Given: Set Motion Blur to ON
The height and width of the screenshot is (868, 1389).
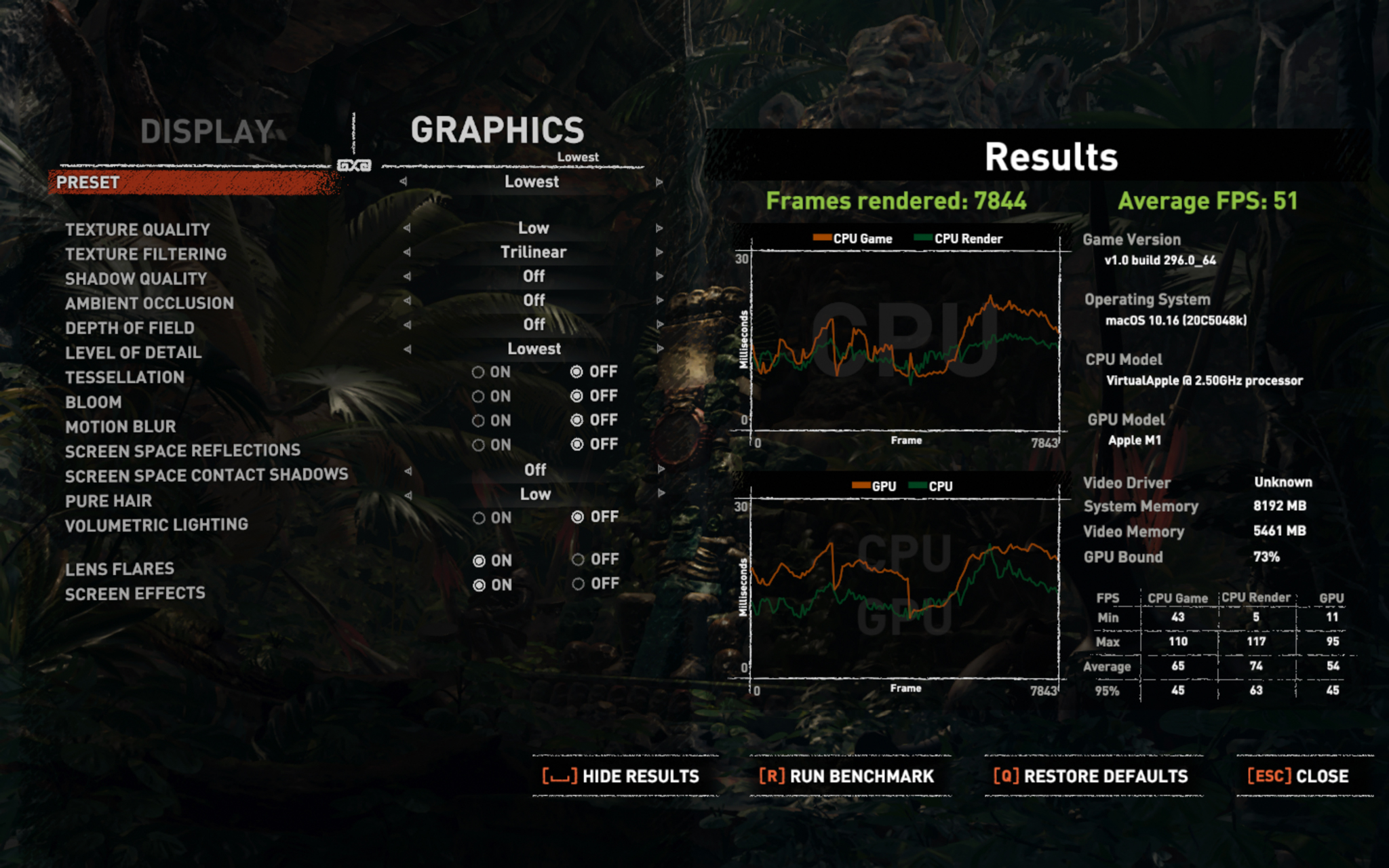Looking at the screenshot, I should pos(479,420).
